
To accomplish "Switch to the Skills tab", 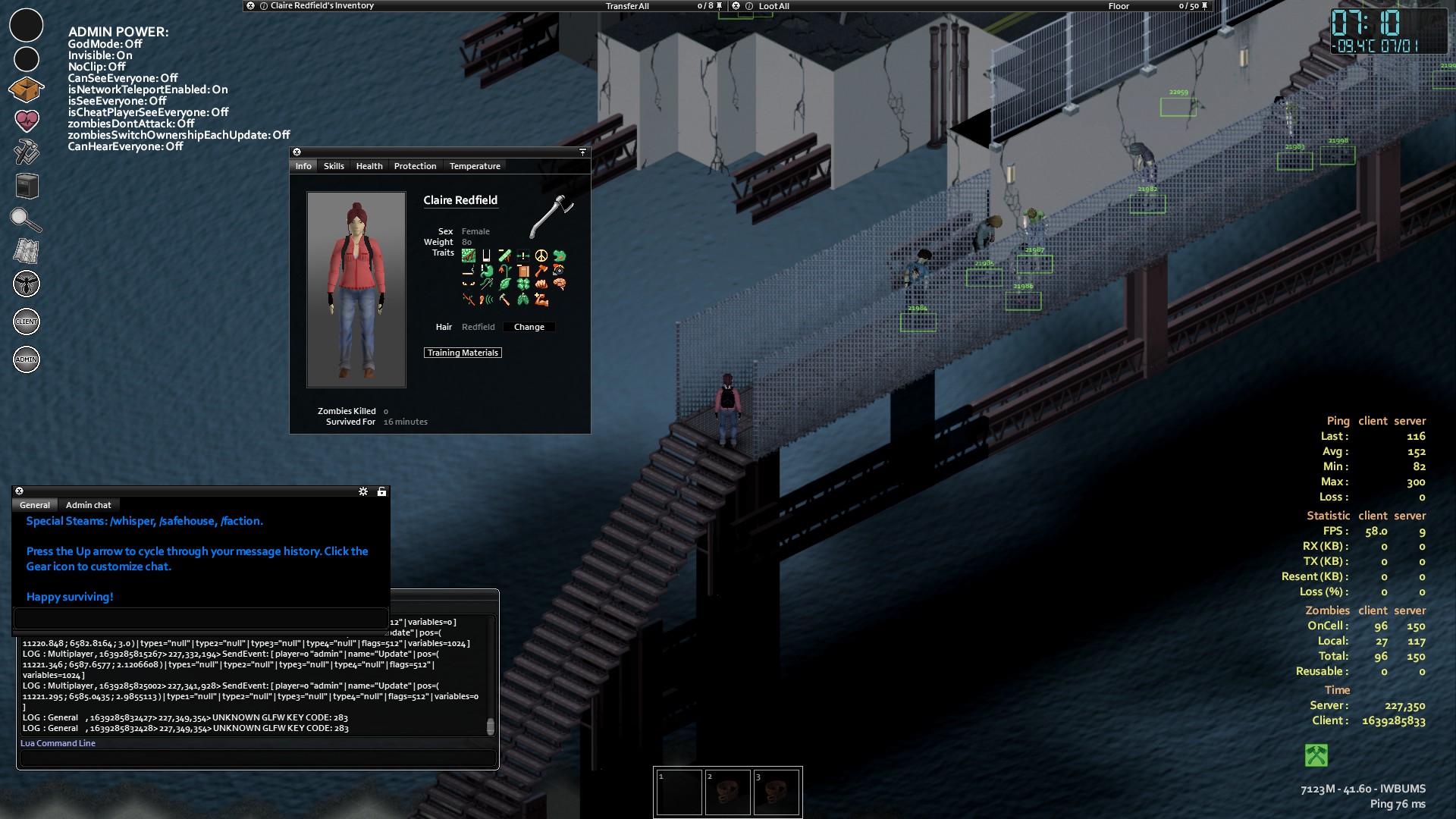I will click(334, 166).
